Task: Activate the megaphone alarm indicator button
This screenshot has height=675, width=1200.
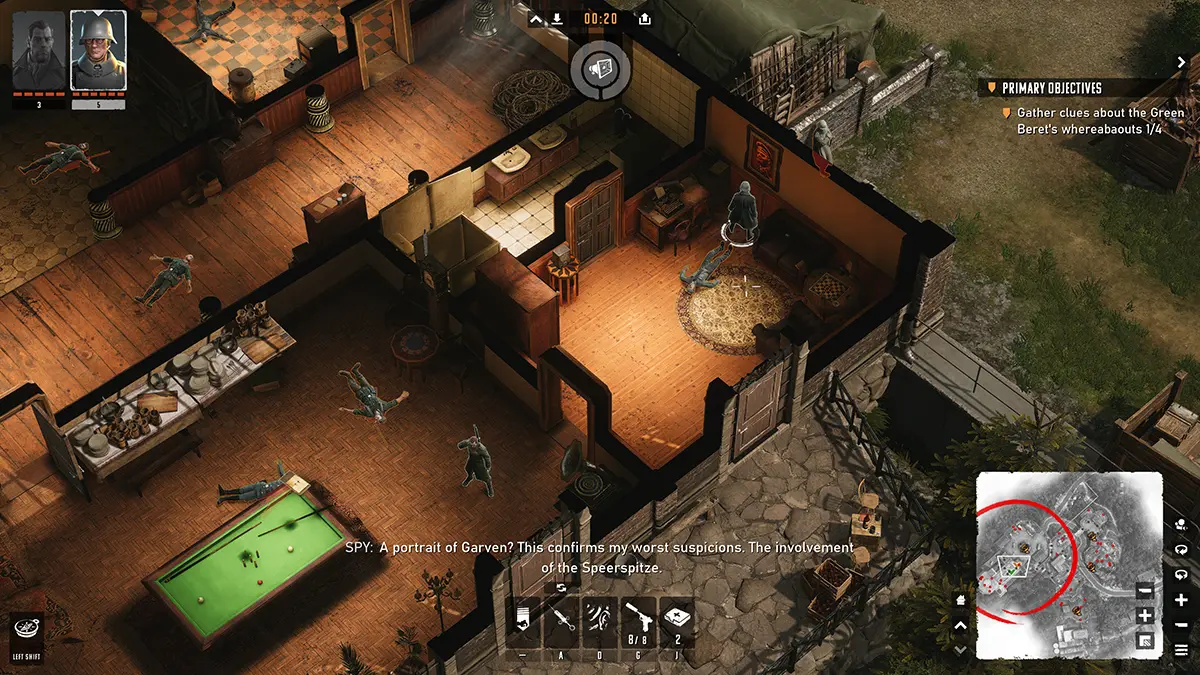Action: tap(600, 68)
